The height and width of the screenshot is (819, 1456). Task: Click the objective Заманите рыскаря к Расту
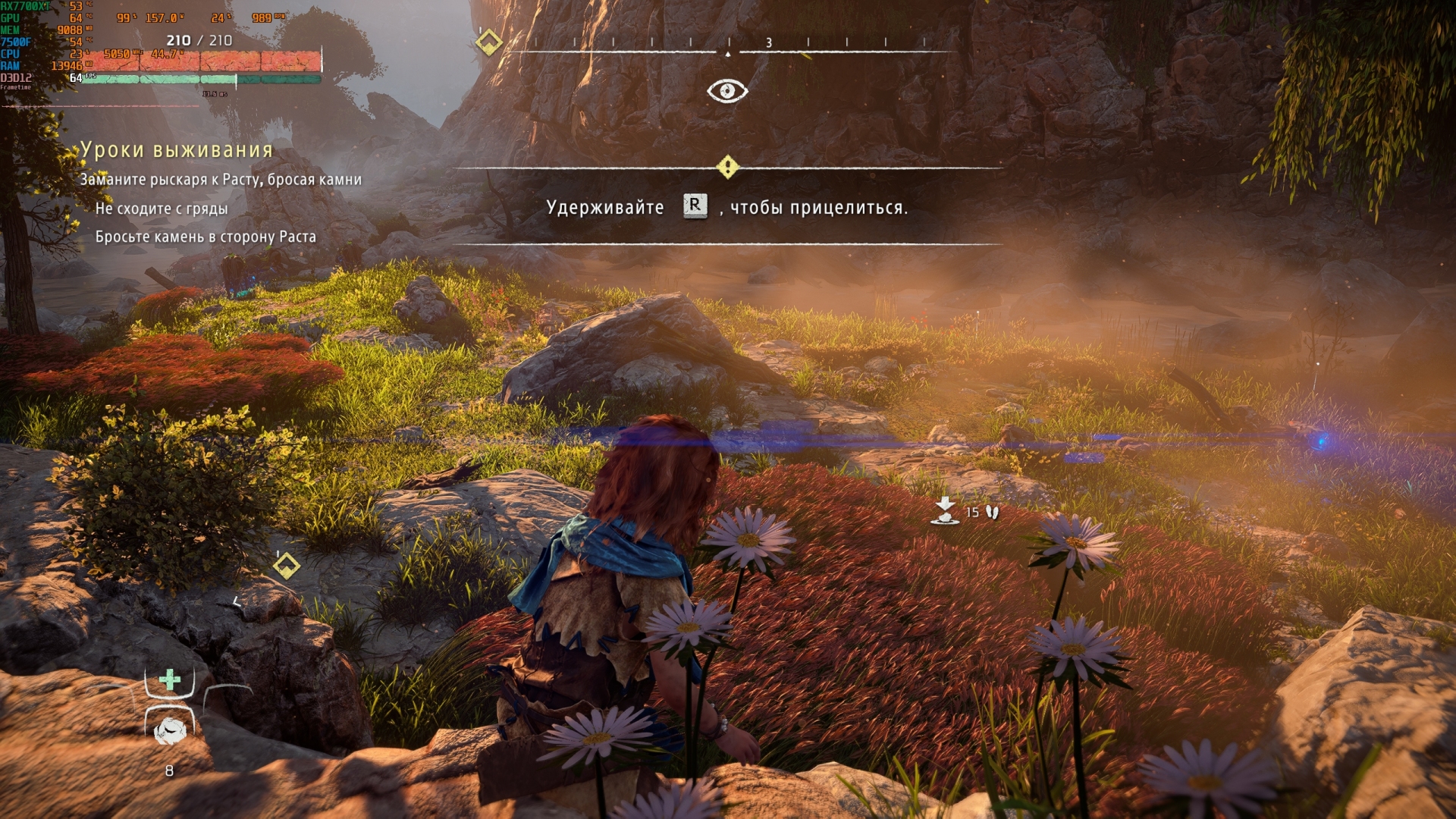click(x=221, y=180)
